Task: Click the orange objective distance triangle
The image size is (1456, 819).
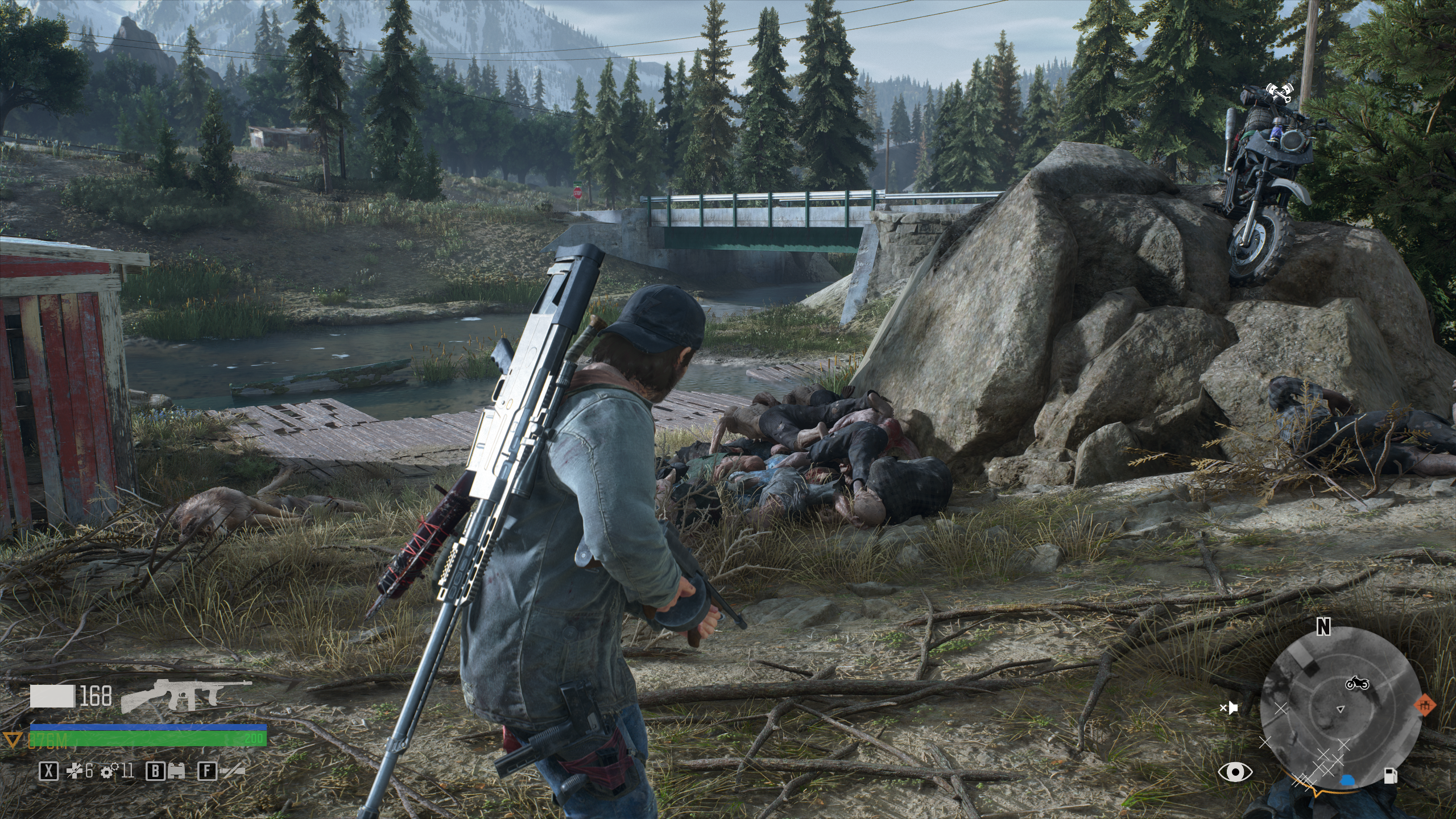Action: point(11,739)
